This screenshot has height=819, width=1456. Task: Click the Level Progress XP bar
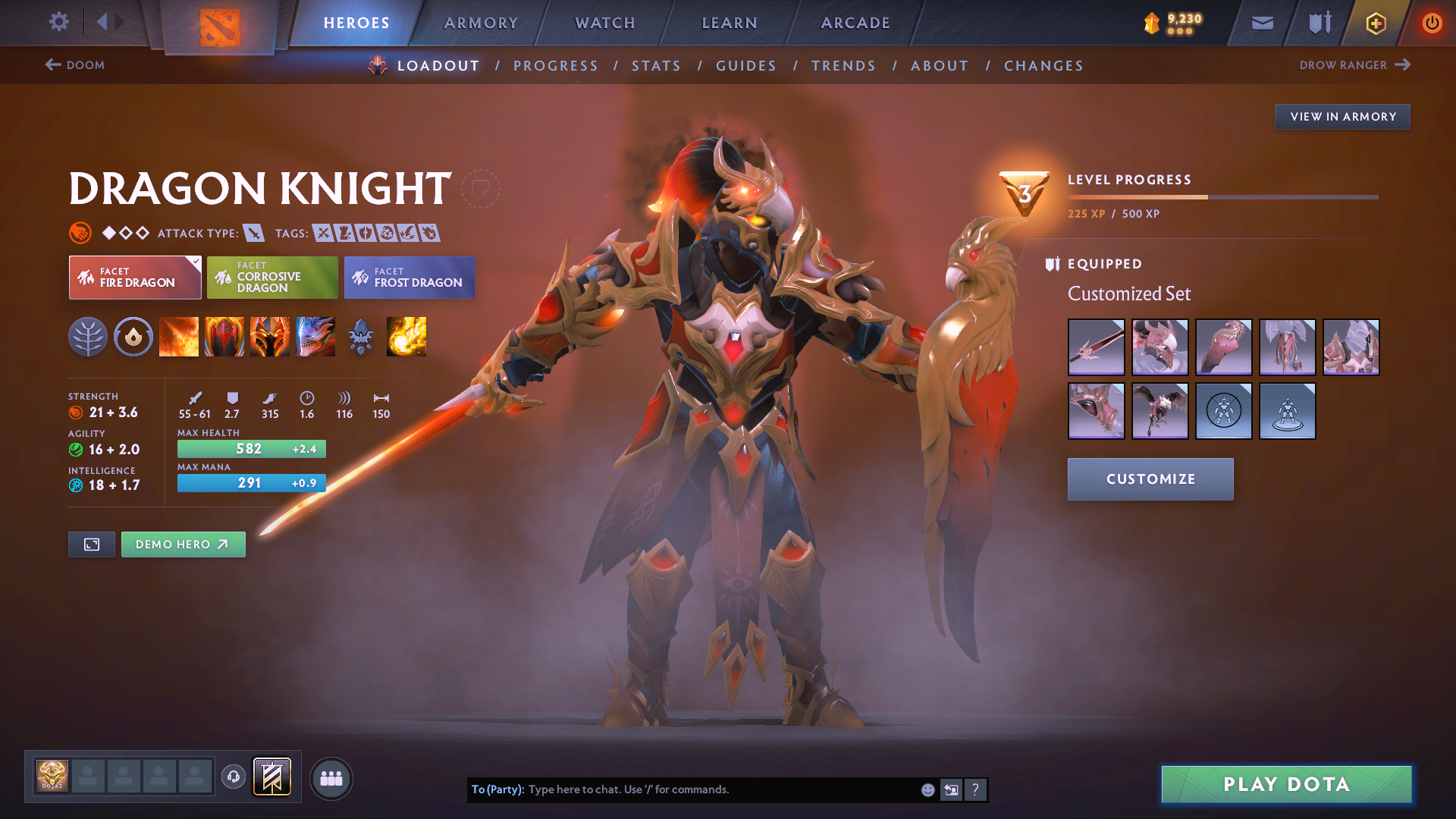click(1222, 196)
